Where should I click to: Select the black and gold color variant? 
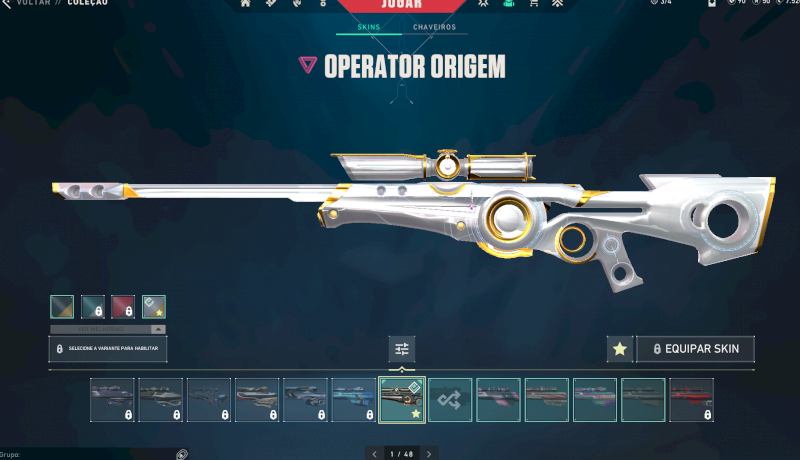[62, 306]
